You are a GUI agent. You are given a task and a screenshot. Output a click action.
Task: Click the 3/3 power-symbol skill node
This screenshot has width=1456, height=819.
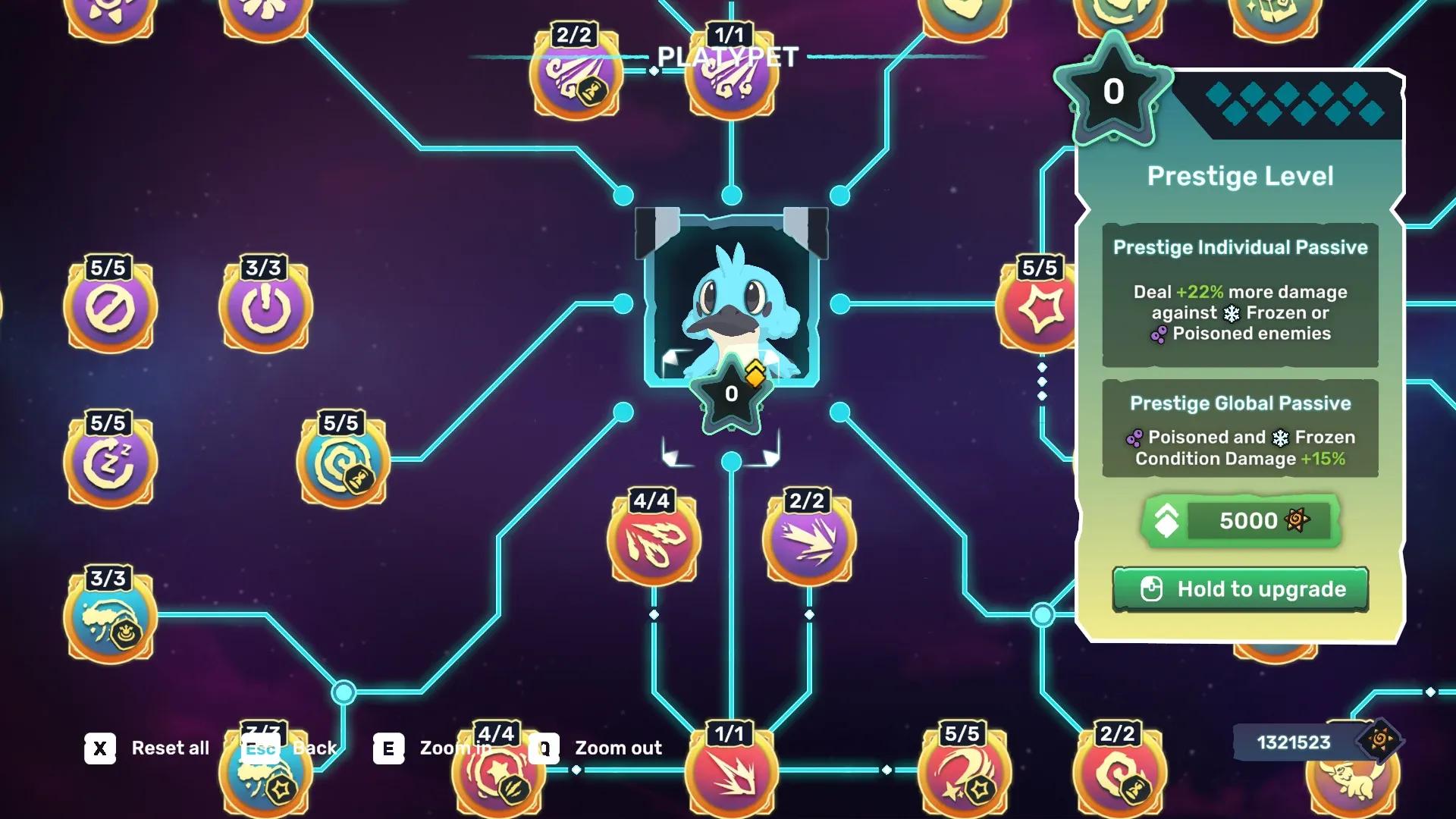coord(265,307)
